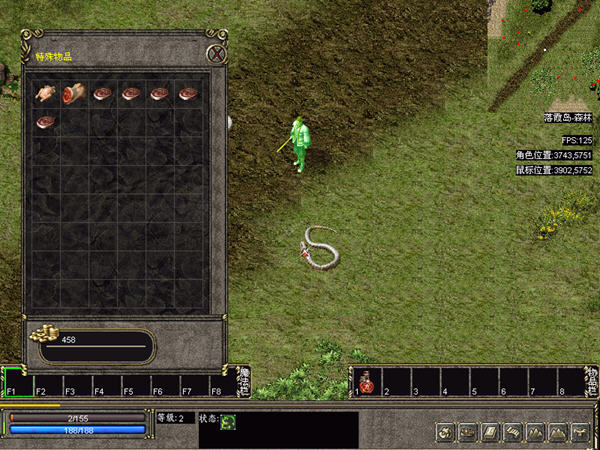Image resolution: width=600 pixels, height=450 pixels.
Task: Click the 魔法栏 magic bar label
Action: coord(243,381)
